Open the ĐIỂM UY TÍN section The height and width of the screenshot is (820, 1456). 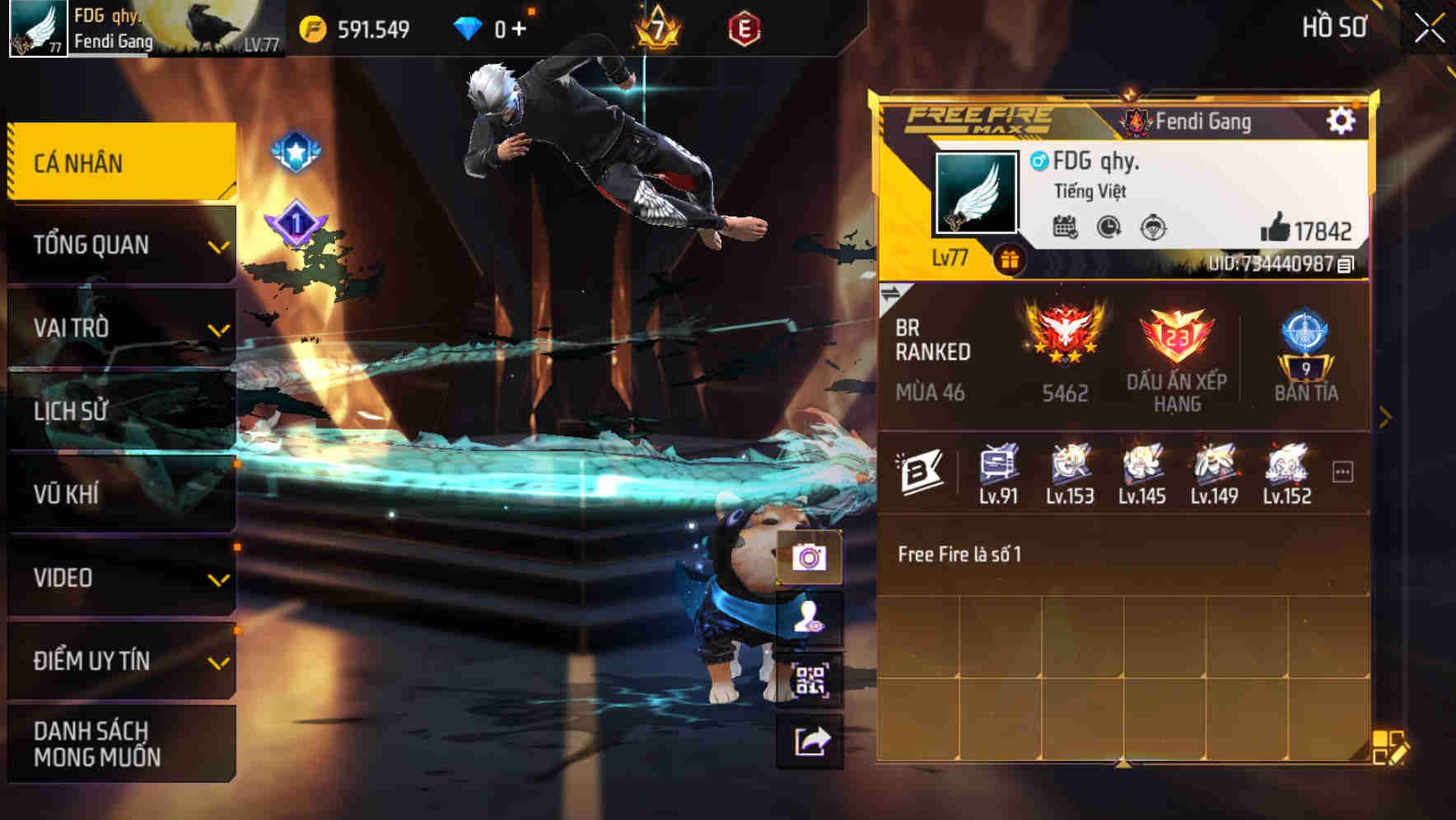pyautogui.click(x=122, y=661)
